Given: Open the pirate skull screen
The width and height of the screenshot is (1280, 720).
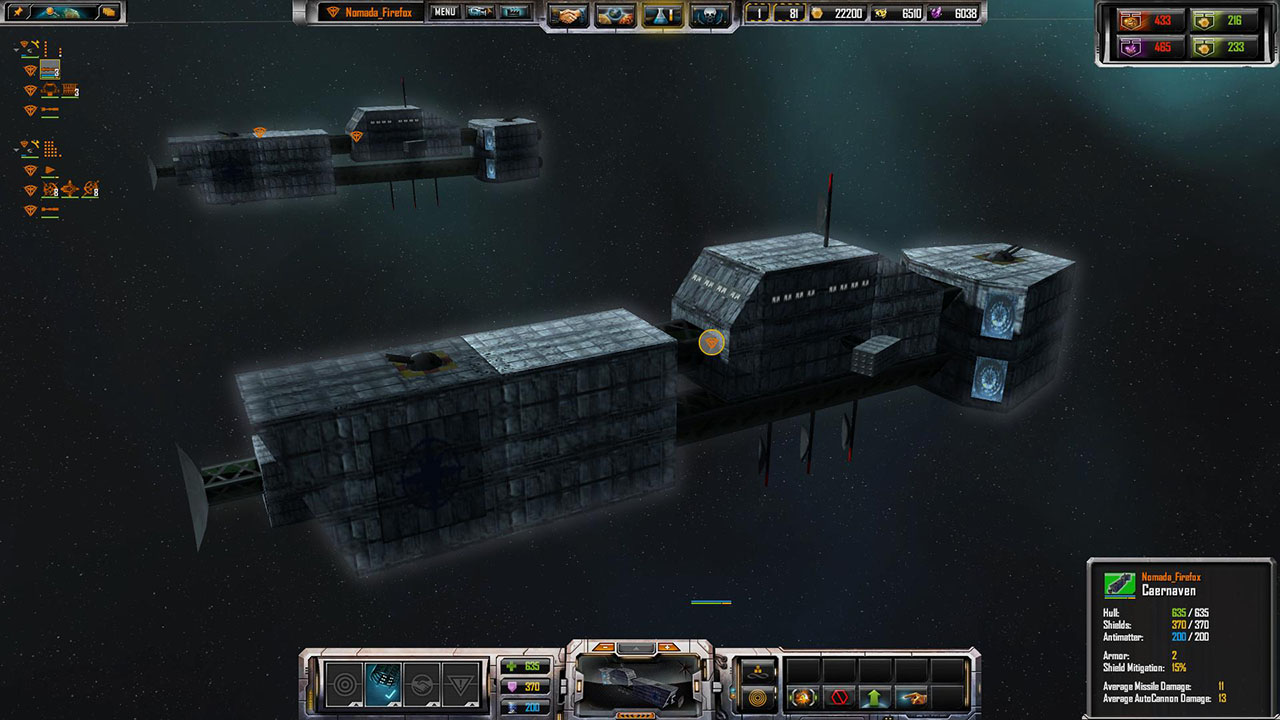Looking at the screenshot, I should (709, 15).
